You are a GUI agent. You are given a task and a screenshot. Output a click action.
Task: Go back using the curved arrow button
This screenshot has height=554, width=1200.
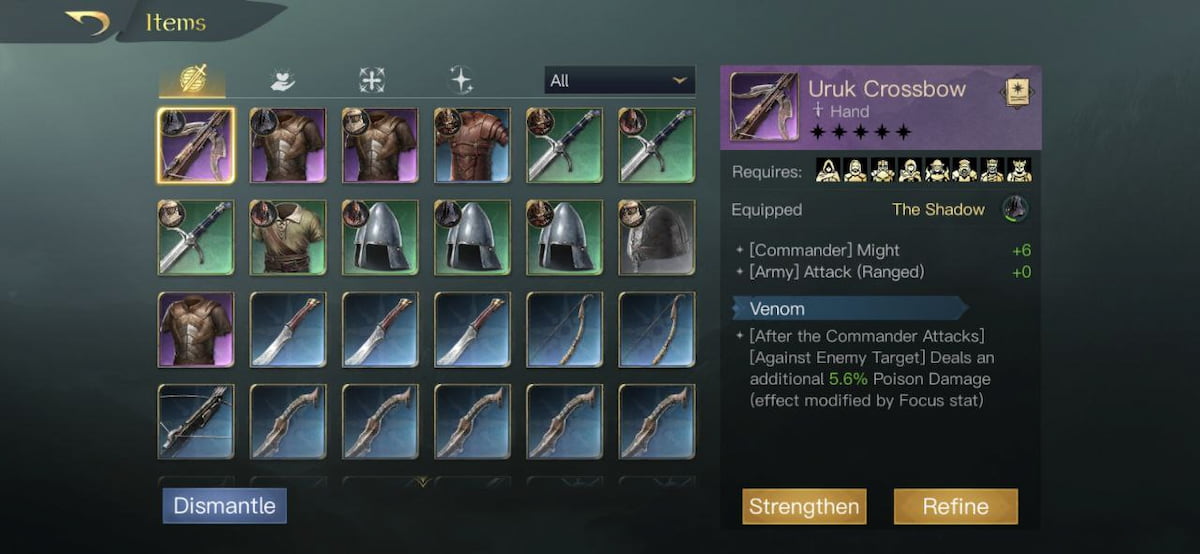(88, 22)
